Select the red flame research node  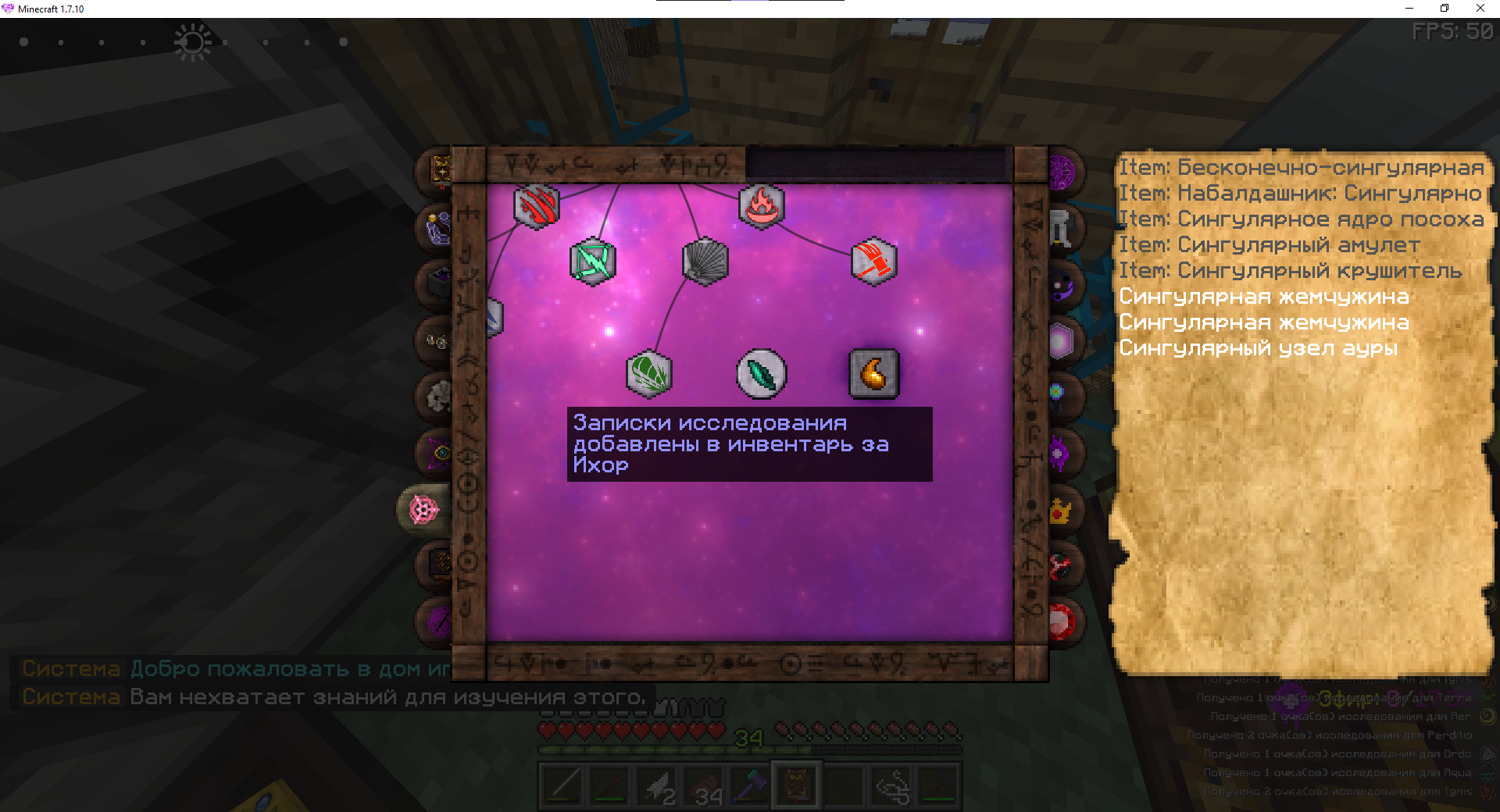coord(761,207)
